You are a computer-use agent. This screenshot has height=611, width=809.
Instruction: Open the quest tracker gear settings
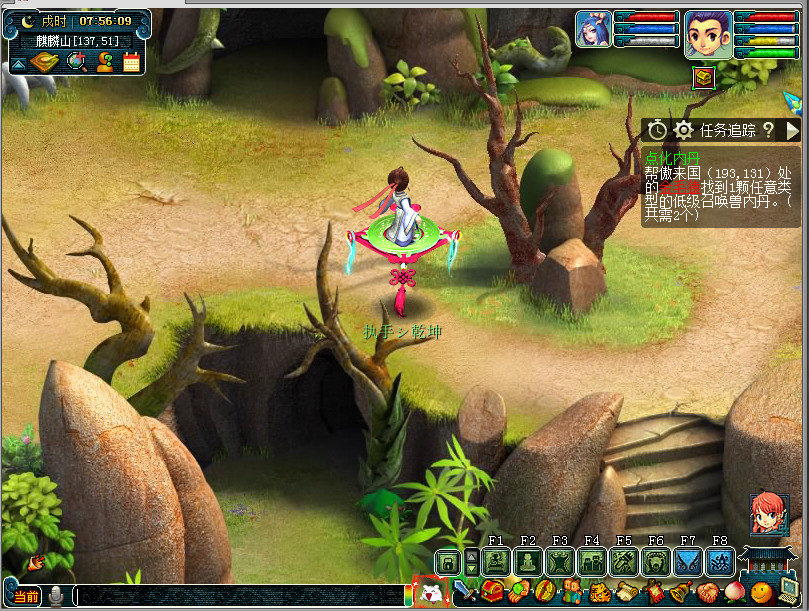(x=683, y=130)
